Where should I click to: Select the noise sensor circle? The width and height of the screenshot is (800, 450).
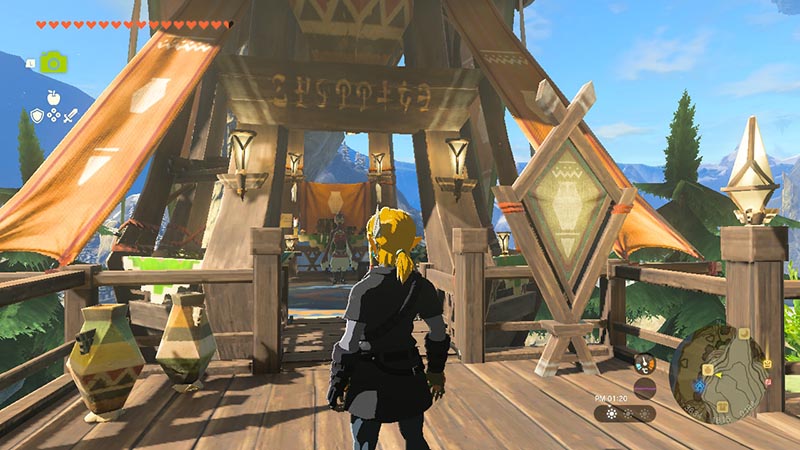pos(645,388)
